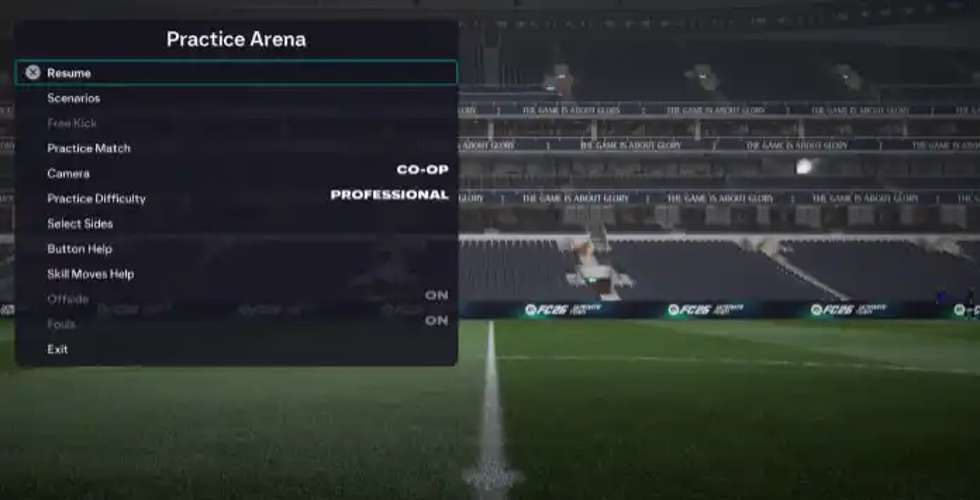
Task: Show Button Help
Action: pyautogui.click(x=79, y=248)
